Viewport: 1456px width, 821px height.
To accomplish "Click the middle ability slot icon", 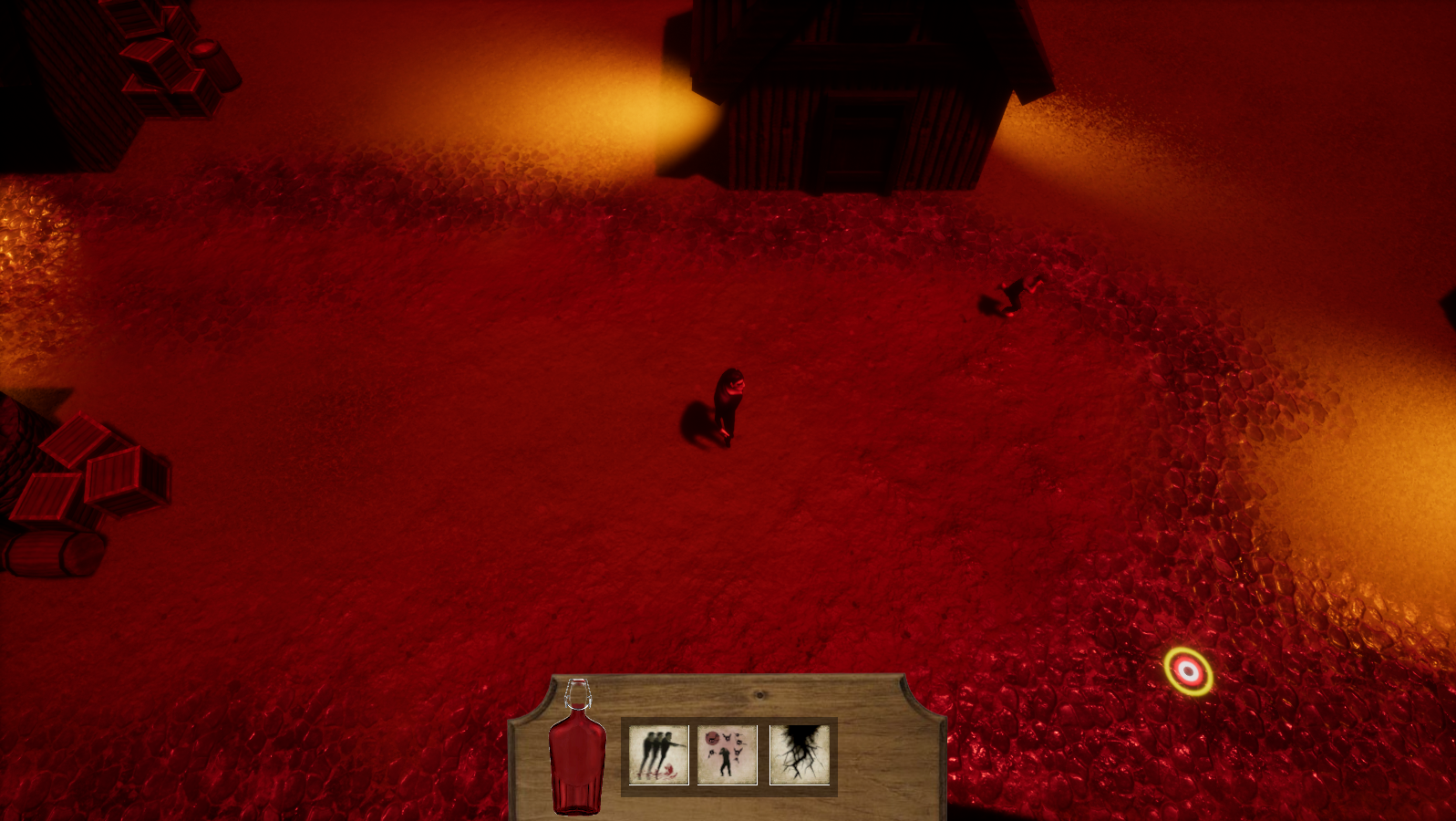I will 727,753.
